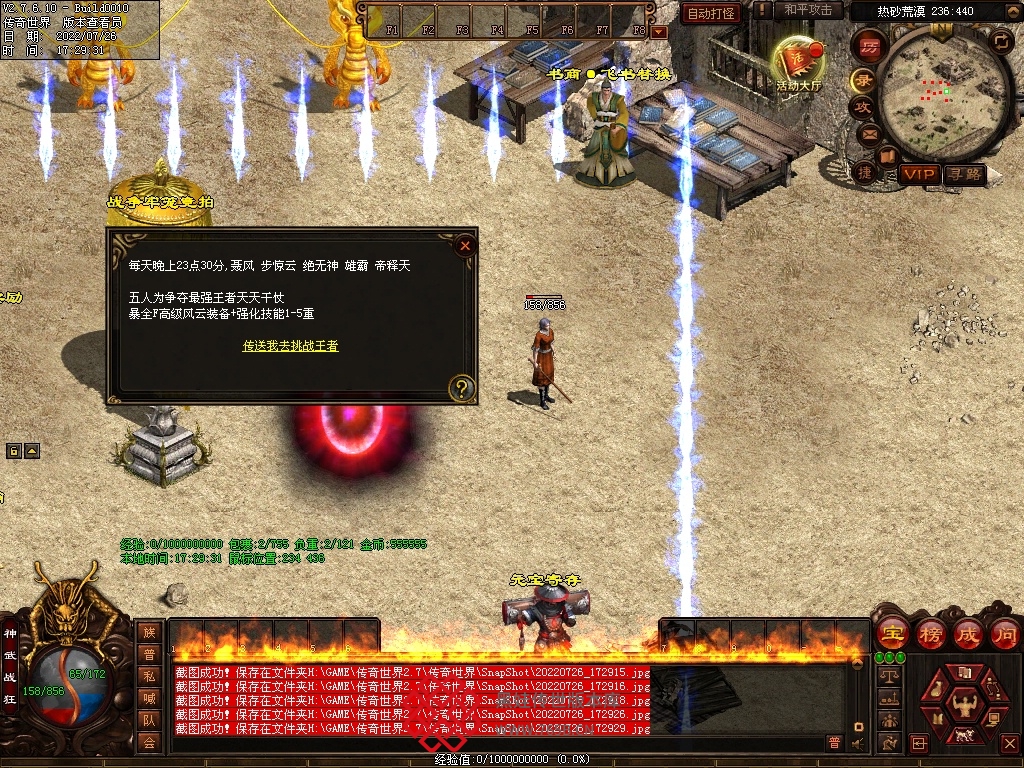Image resolution: width=1024 pixels, height=768 pixels.
Task: Click the 传送我去挑战王者 teleport link
Action: (x=290, y=346)
